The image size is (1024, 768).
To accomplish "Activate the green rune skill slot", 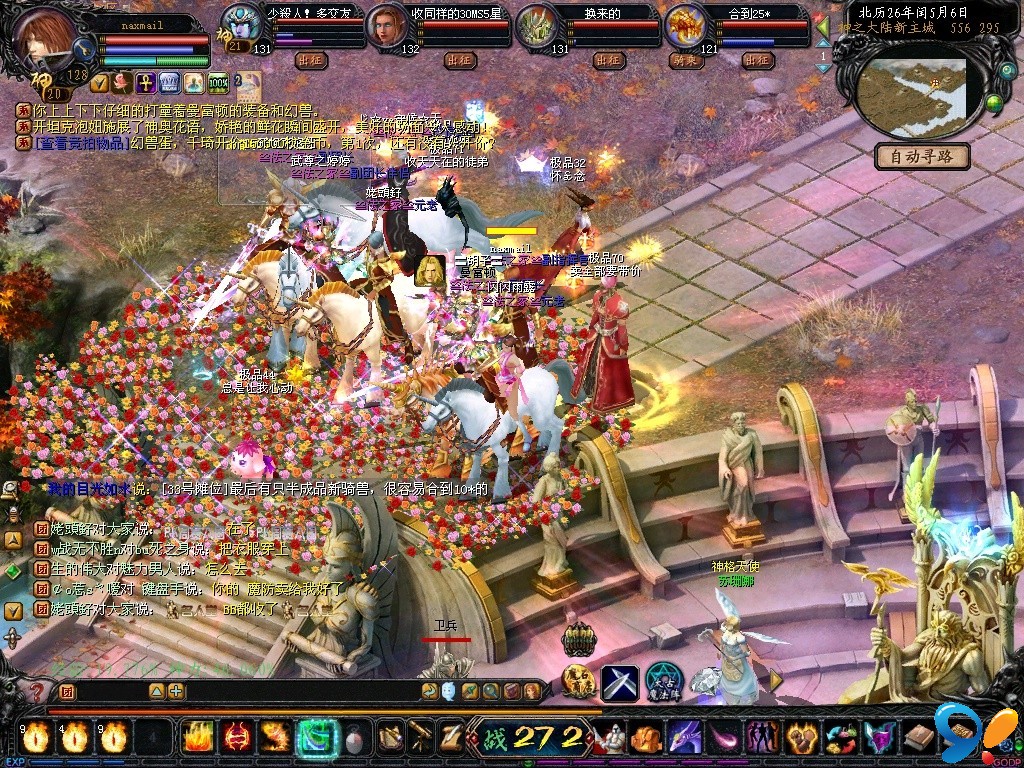I will point(315,737).
